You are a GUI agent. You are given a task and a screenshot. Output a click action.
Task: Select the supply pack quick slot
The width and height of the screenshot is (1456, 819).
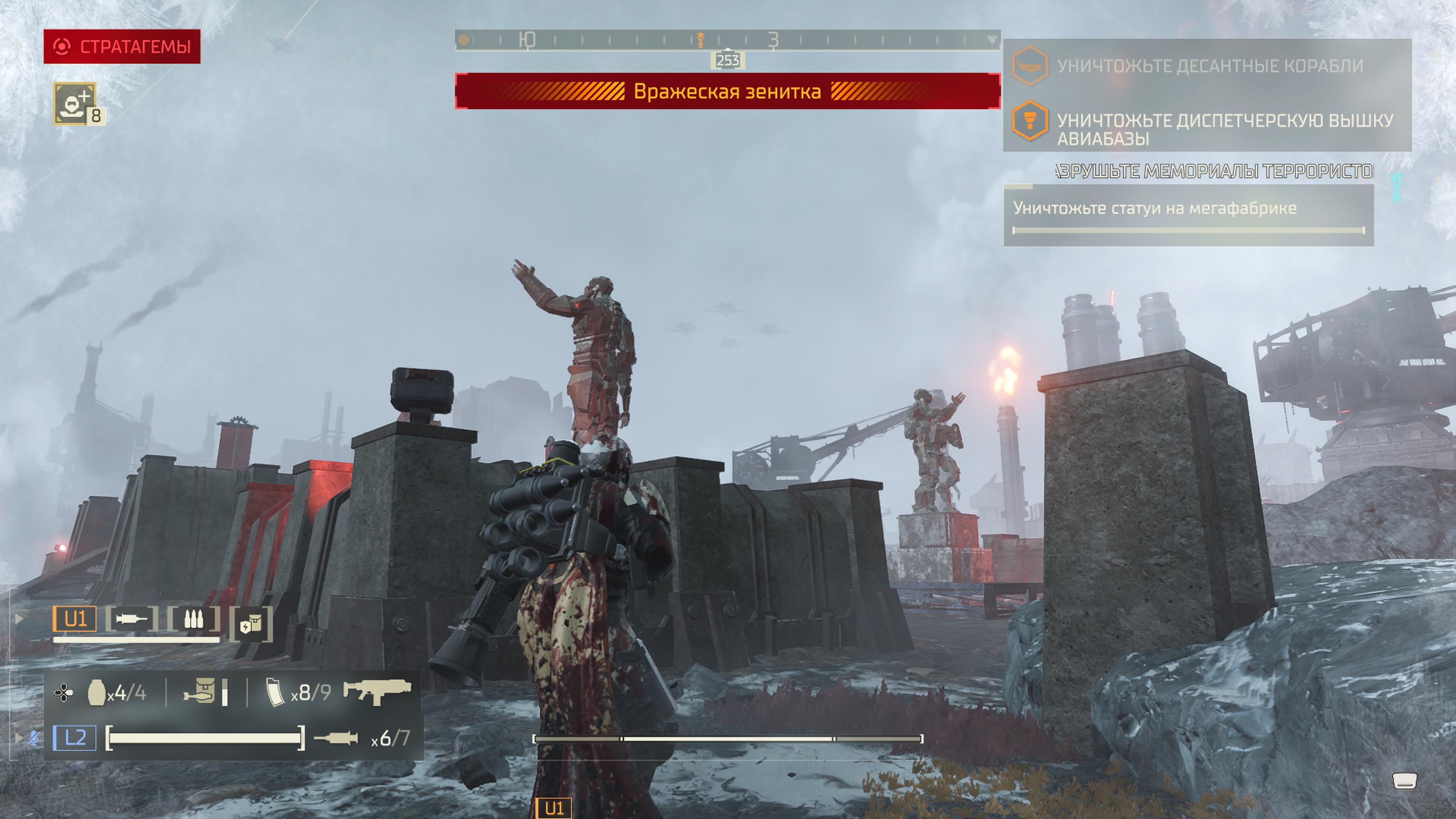(251, 624)
